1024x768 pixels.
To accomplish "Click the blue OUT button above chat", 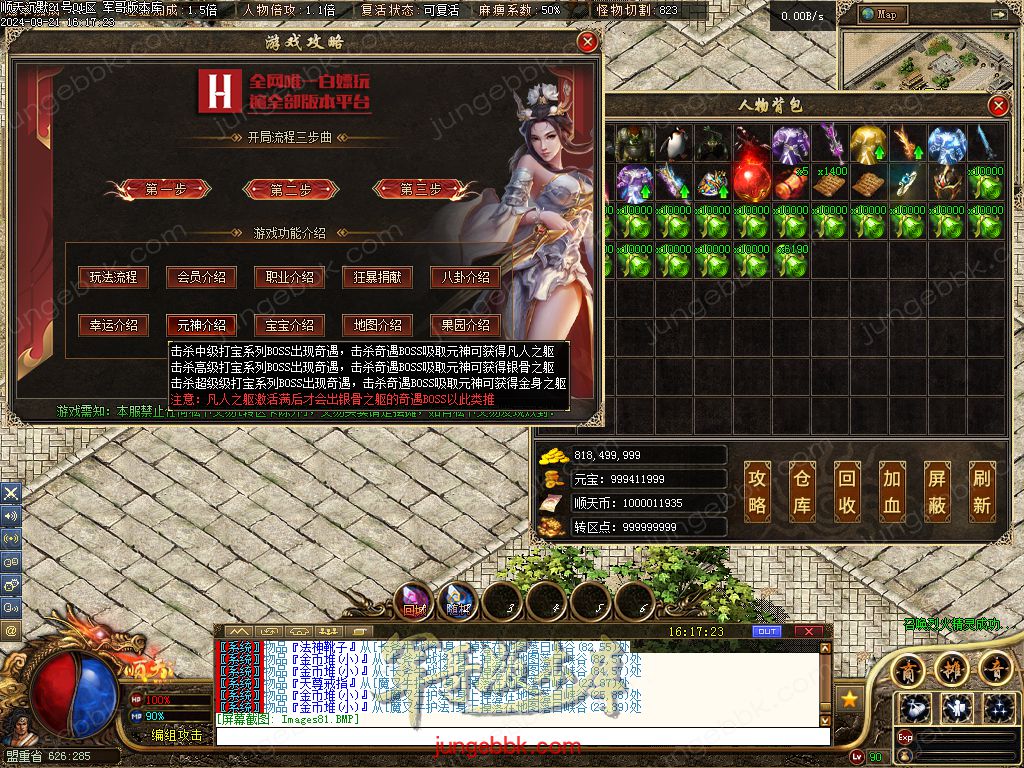I will [x=767, y=632].
